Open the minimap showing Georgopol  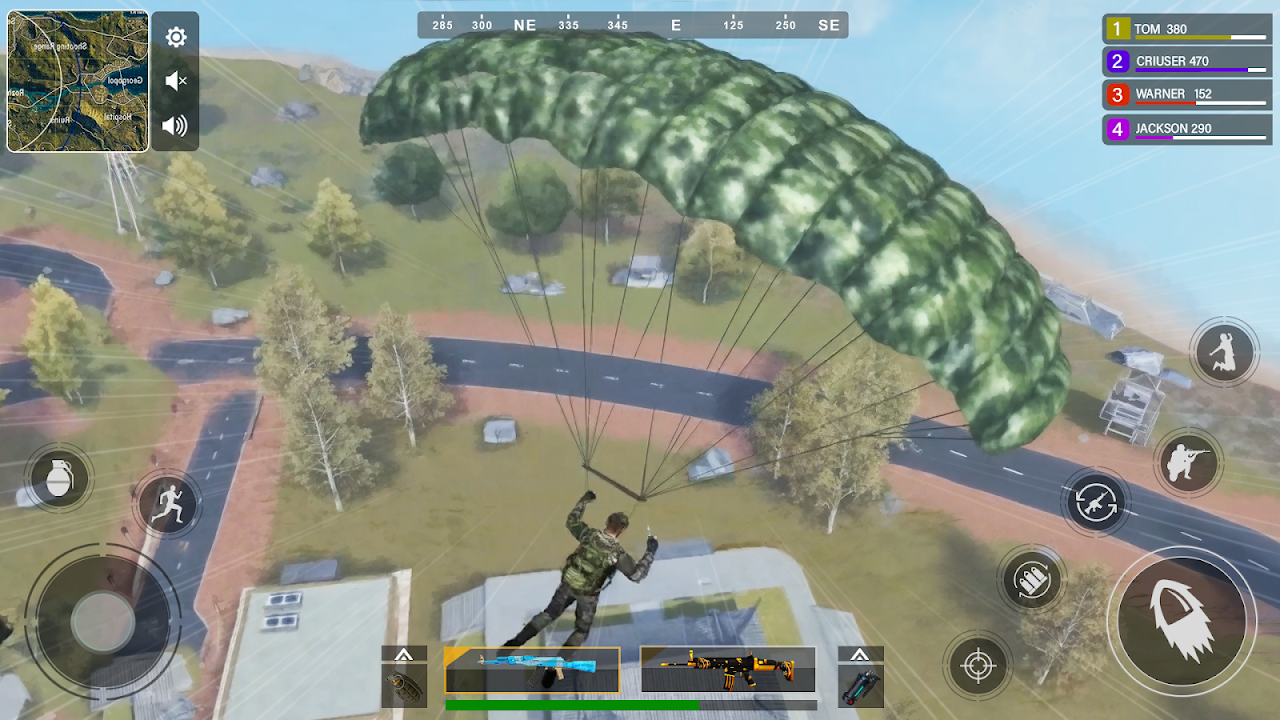pos(78,81)
